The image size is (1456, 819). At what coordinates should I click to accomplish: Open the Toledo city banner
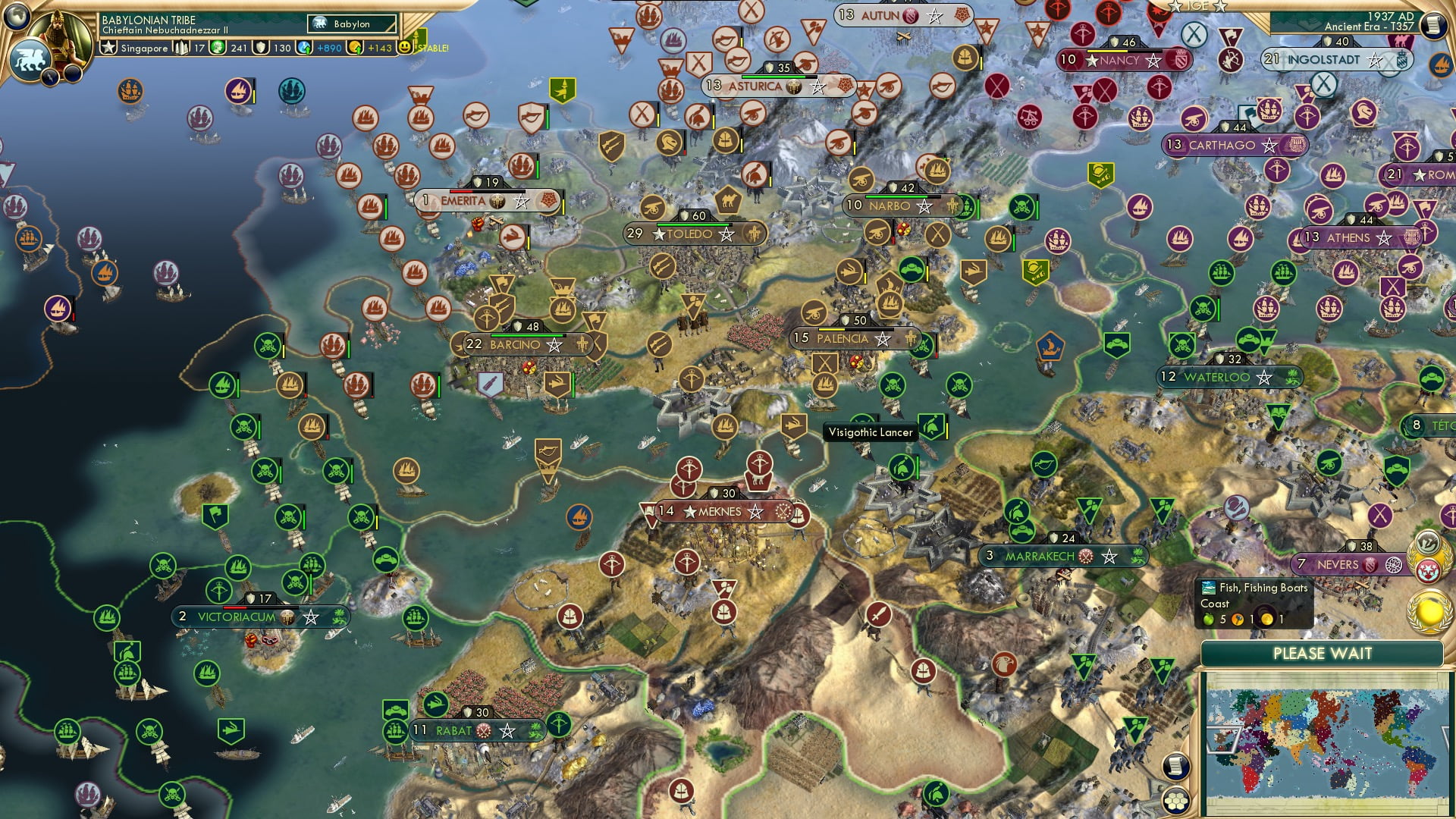691,234
